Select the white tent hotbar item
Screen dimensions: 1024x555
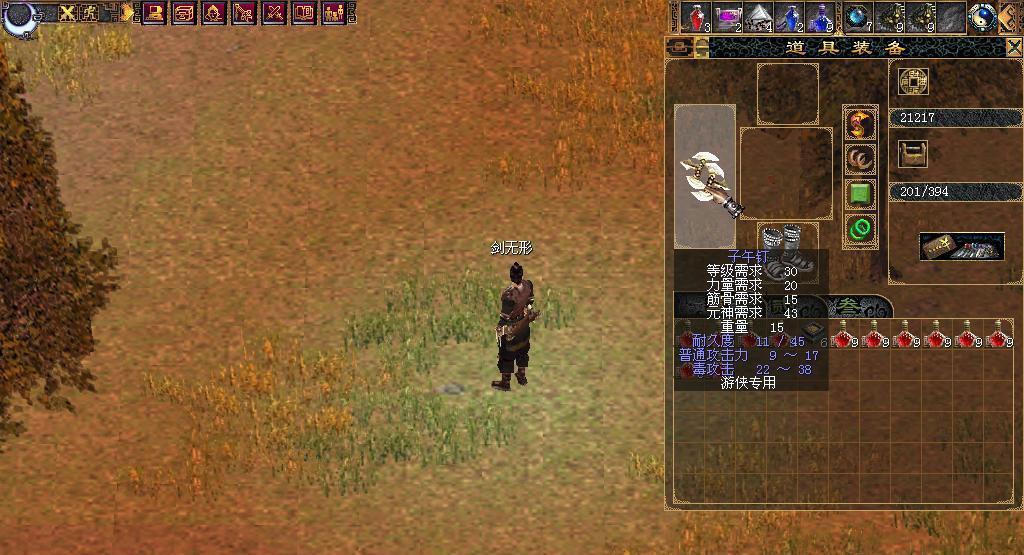click(758, 17)
